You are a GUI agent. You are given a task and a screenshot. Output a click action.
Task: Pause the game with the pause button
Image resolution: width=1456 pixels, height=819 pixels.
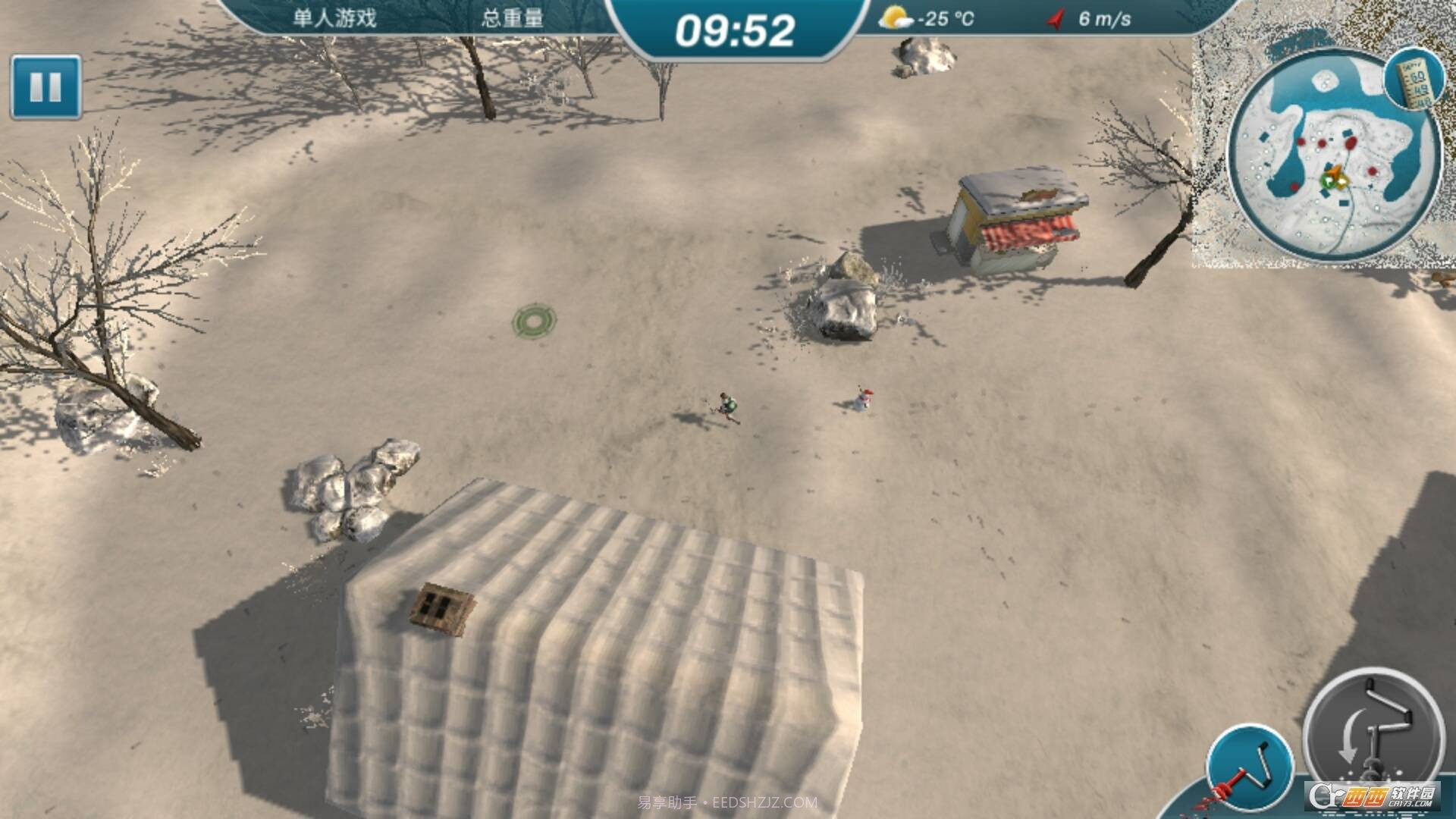45,87
